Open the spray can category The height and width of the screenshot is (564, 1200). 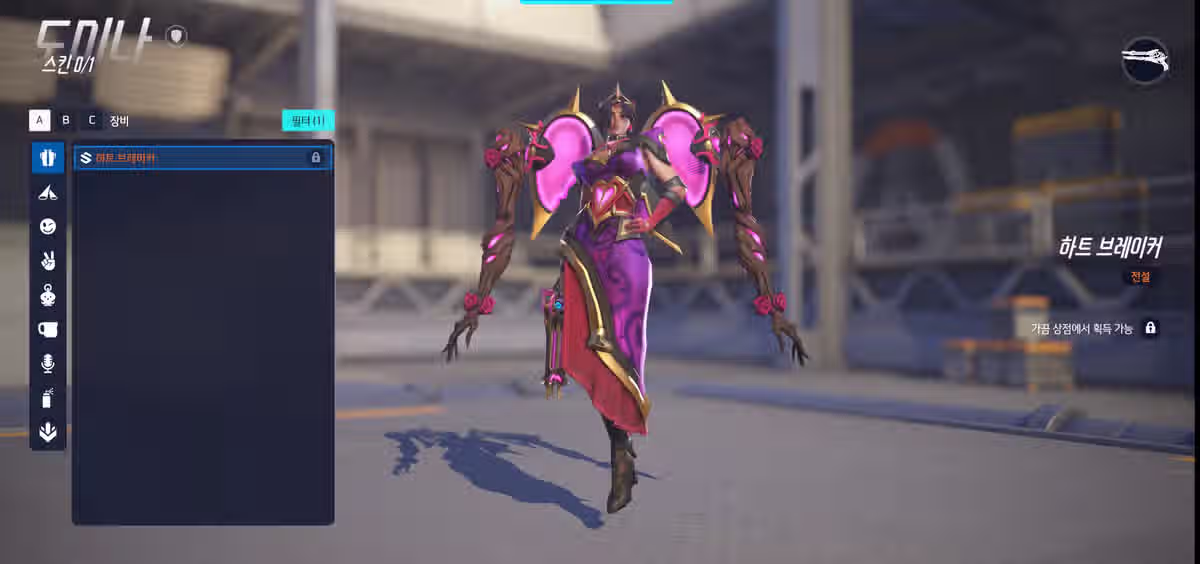(x=48, y=398)
